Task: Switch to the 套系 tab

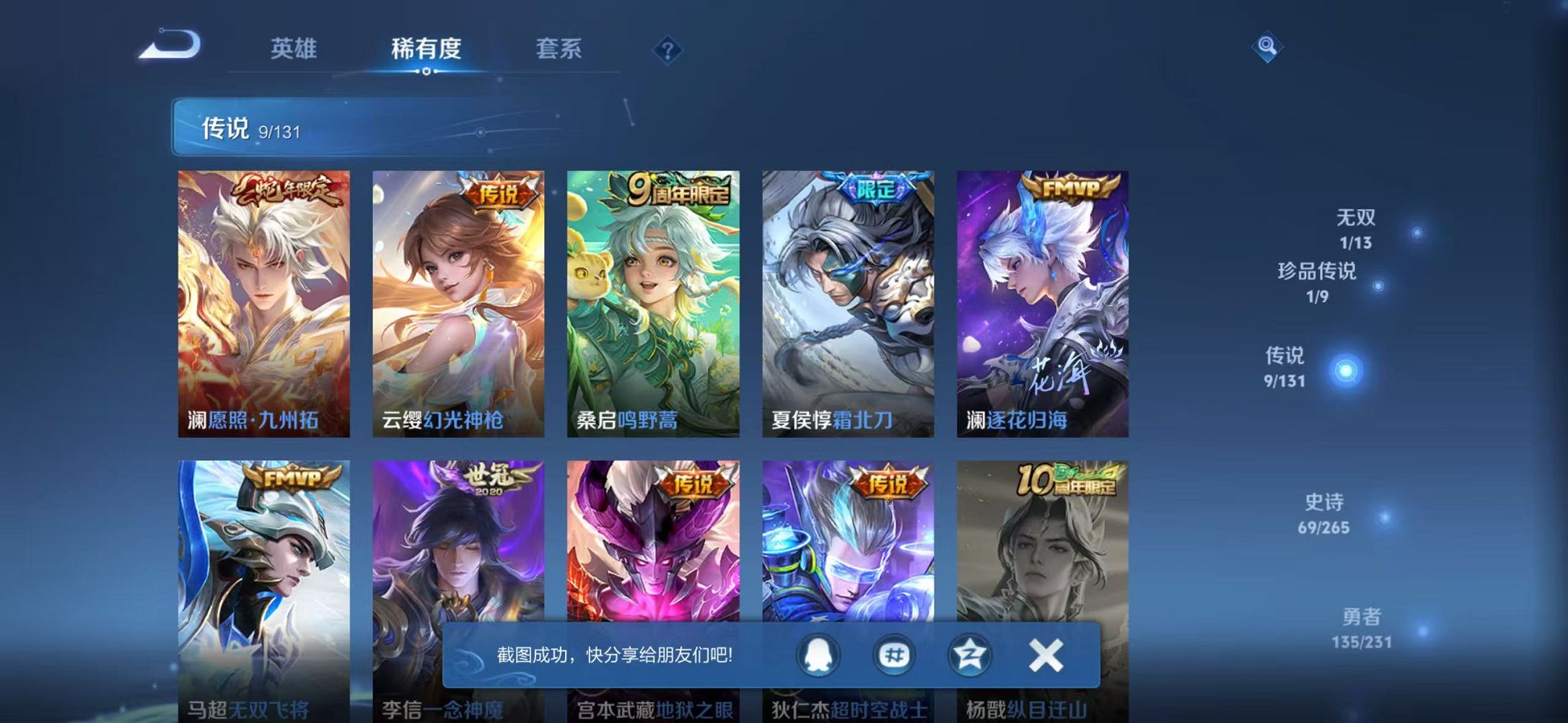Action: click(559, 48)
